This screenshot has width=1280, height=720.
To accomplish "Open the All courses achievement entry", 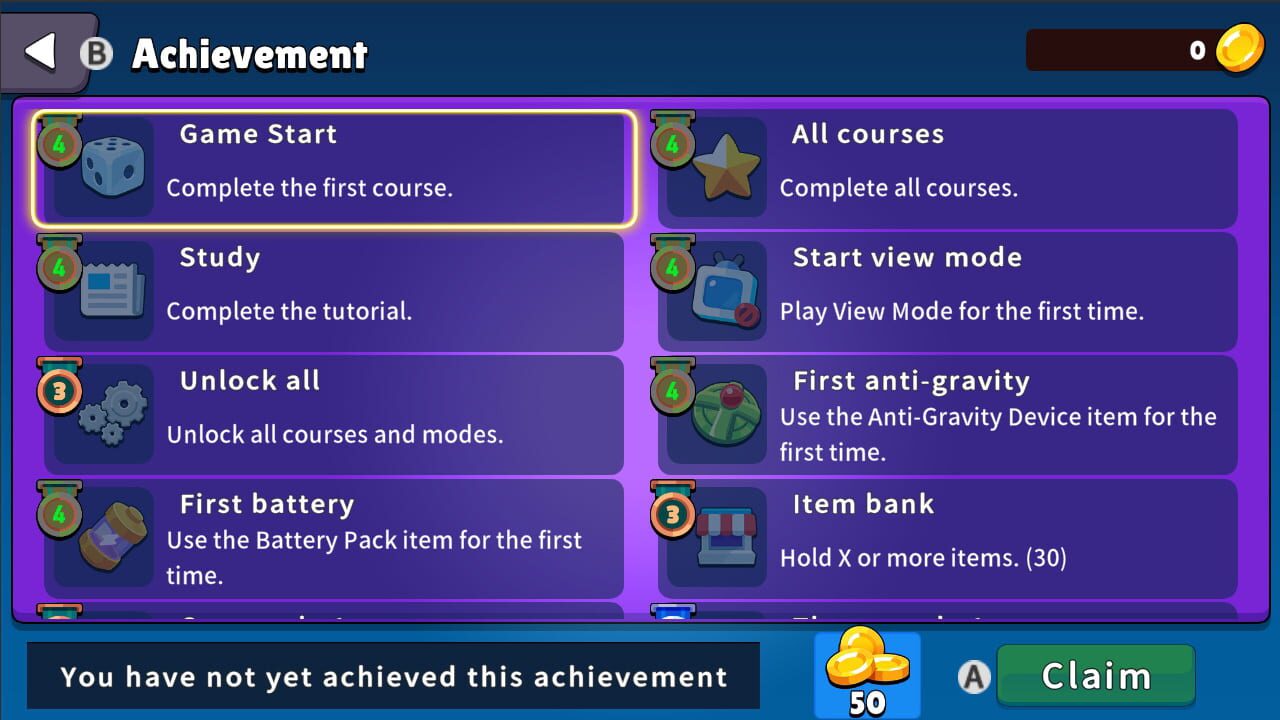I will pos(950,165).
